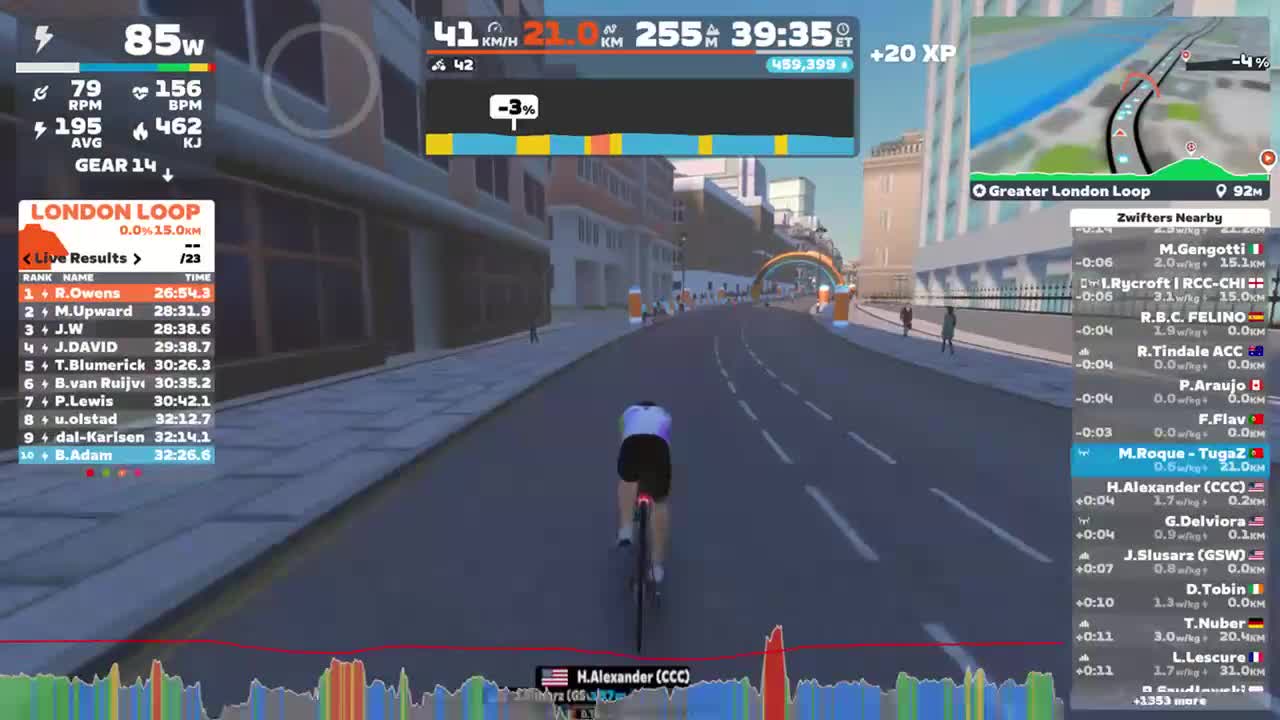Click the cadence icon next to 79 RPM

[41, 93]
